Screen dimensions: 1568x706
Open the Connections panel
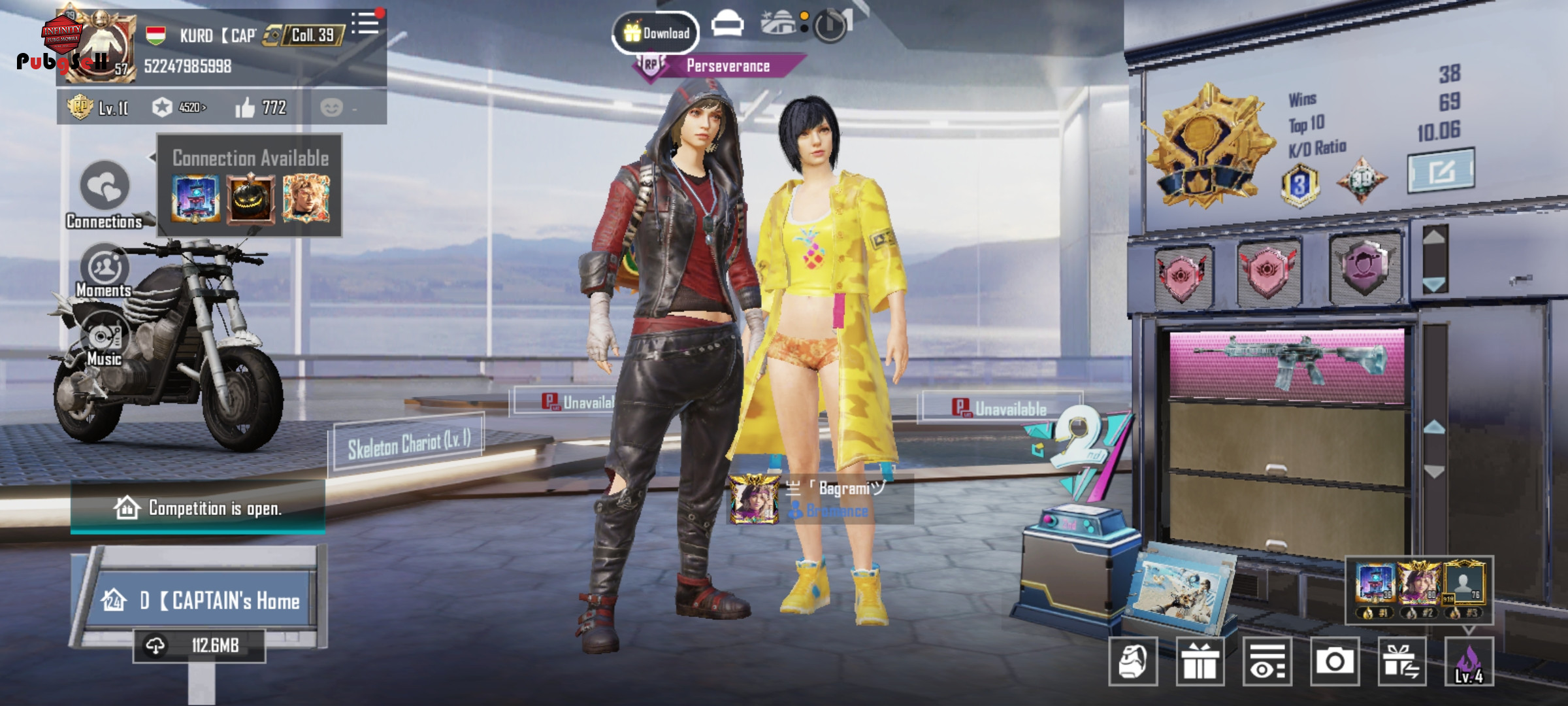pyautogui.click(x=105, y=190)
